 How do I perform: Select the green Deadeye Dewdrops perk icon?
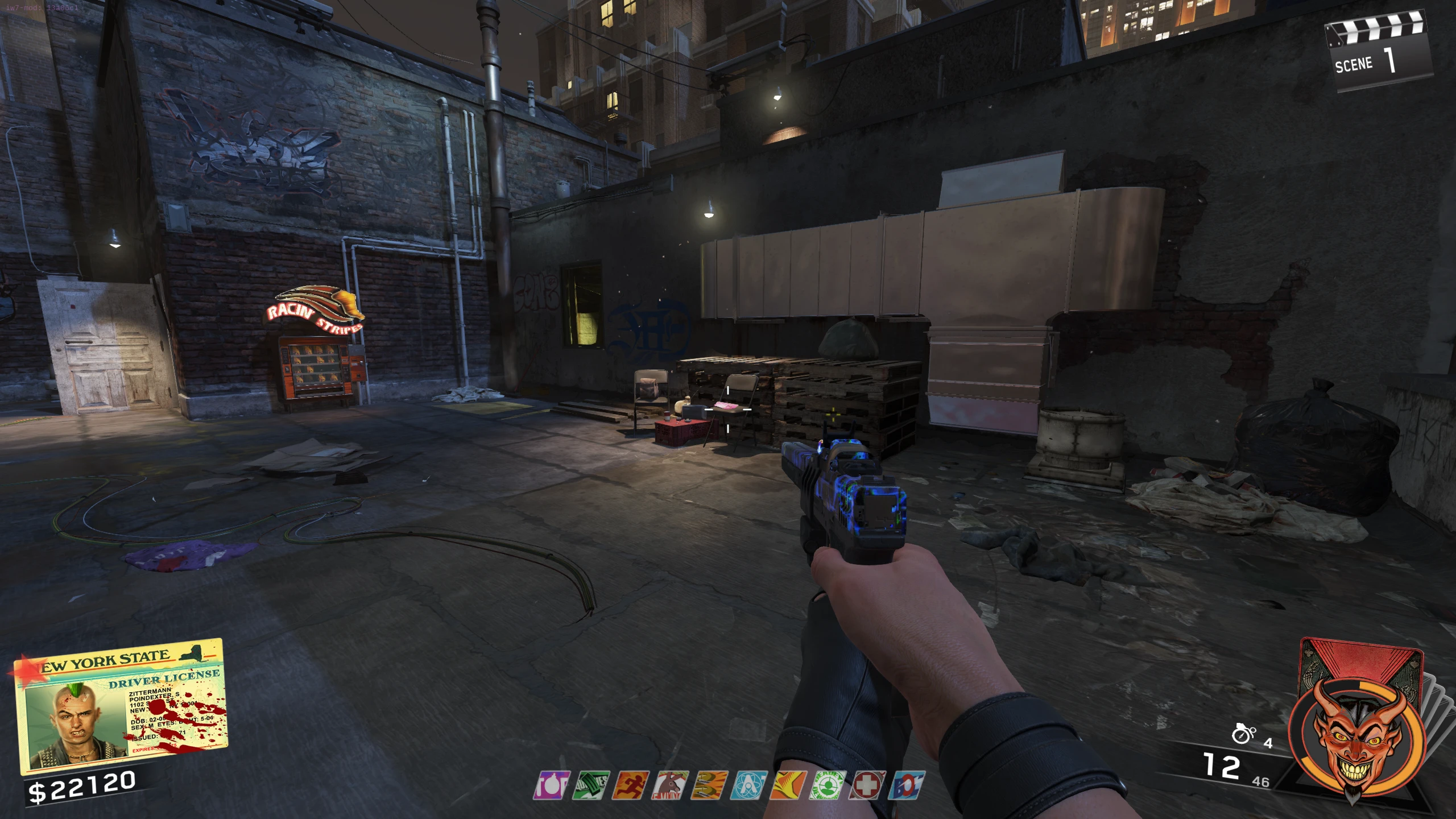coord(828,785)
